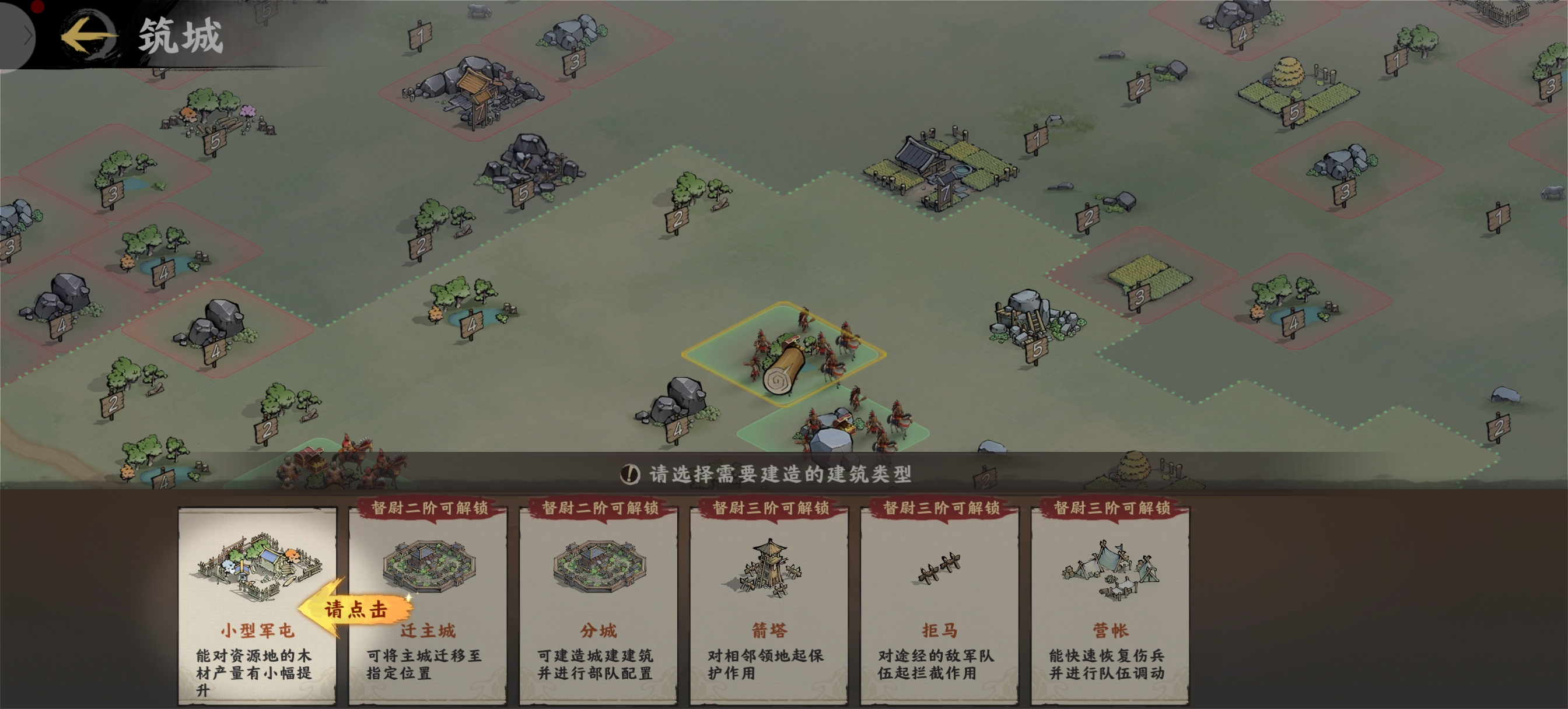
Task: Select the 箭塔 arrow tower card
Action: [768, 605]
